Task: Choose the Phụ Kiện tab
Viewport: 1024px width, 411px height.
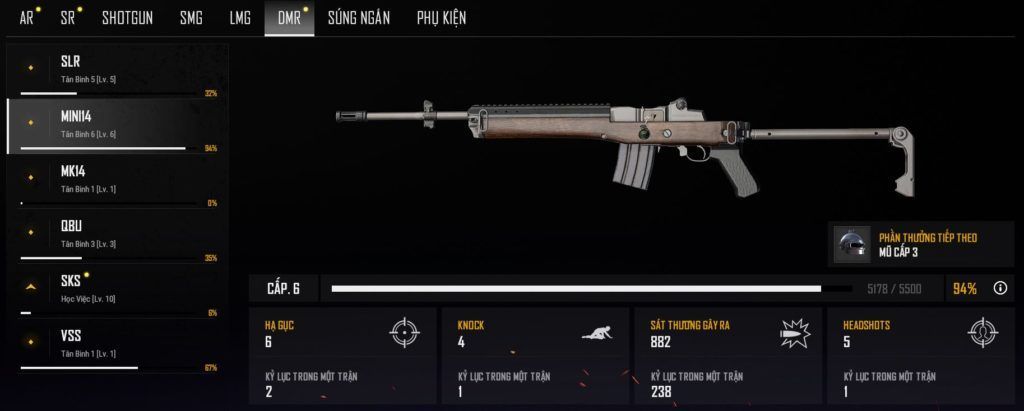Action: pos(441,17)
